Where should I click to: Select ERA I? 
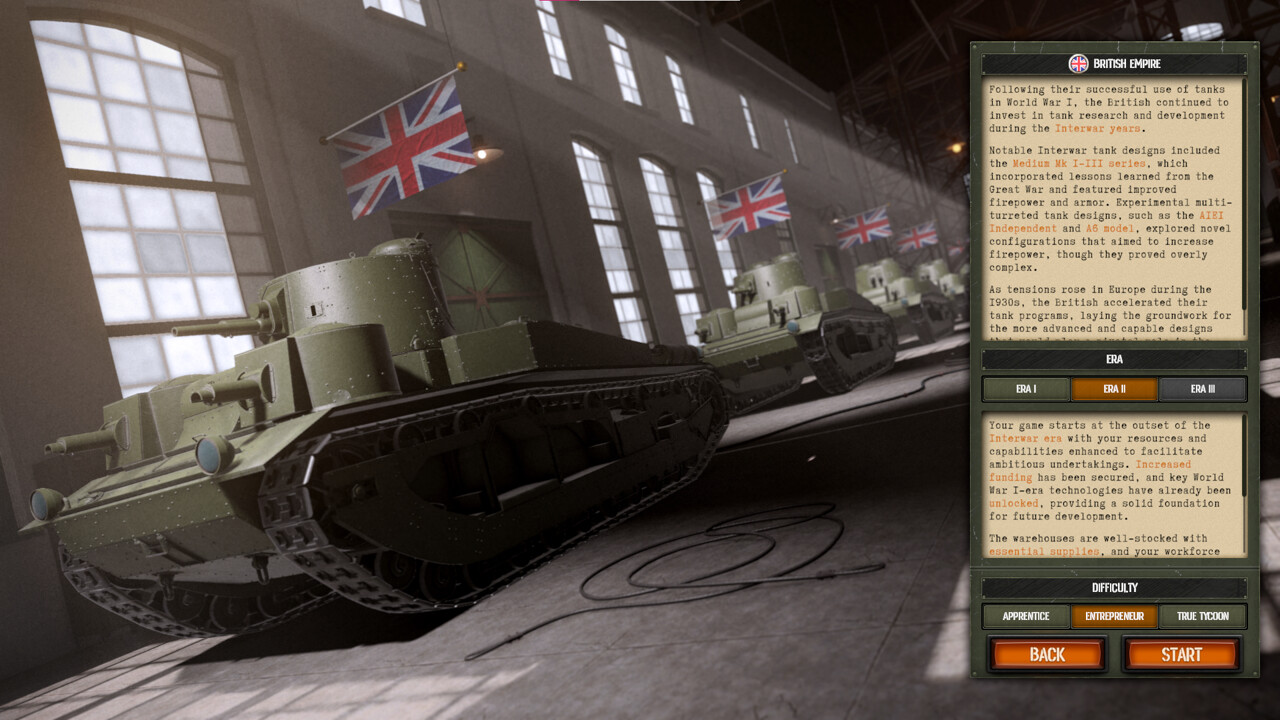(1028, 389)
